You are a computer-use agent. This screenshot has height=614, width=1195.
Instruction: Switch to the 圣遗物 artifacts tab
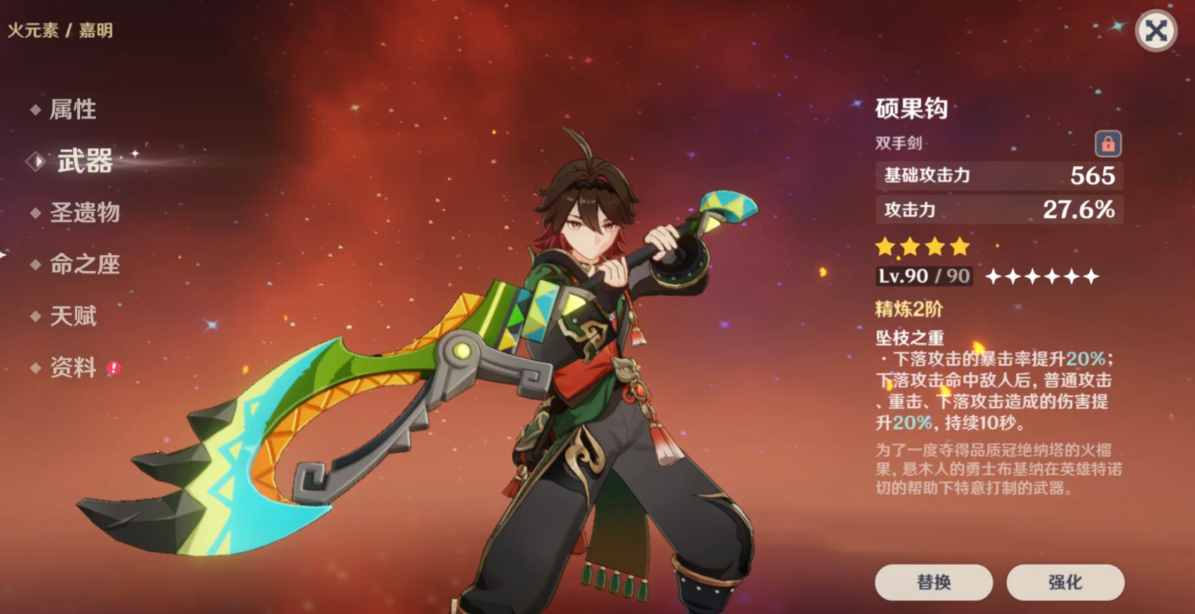85,212
